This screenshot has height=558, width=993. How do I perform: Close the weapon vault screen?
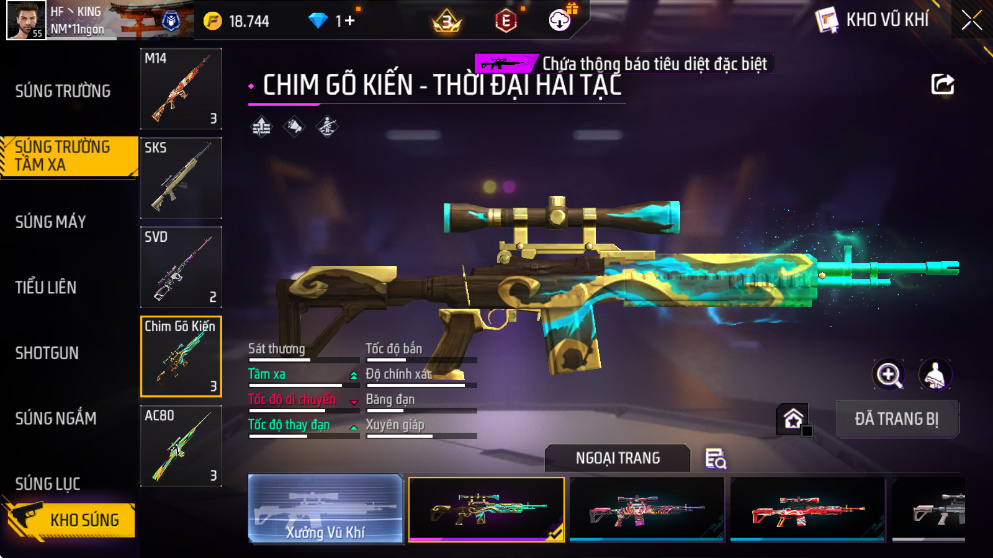click(971, 20)
